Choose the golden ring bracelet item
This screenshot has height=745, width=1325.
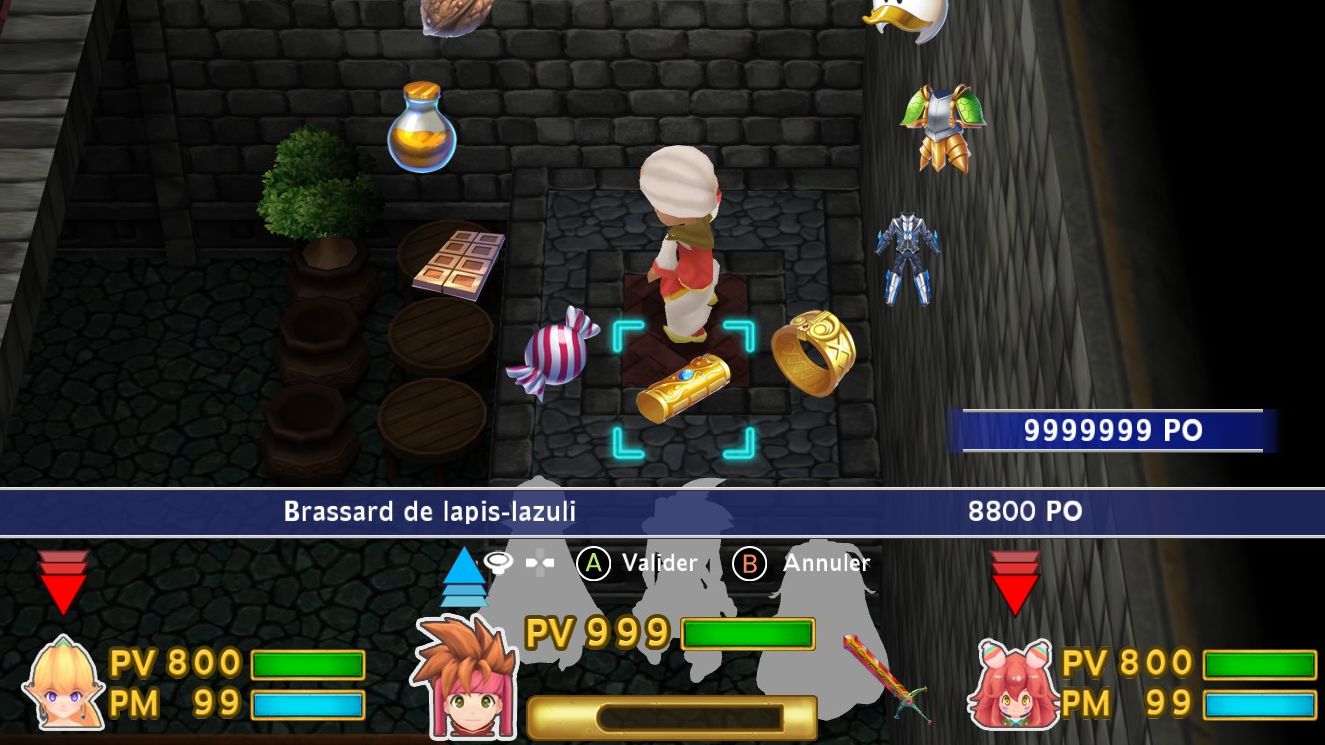(x=814, y=352)
